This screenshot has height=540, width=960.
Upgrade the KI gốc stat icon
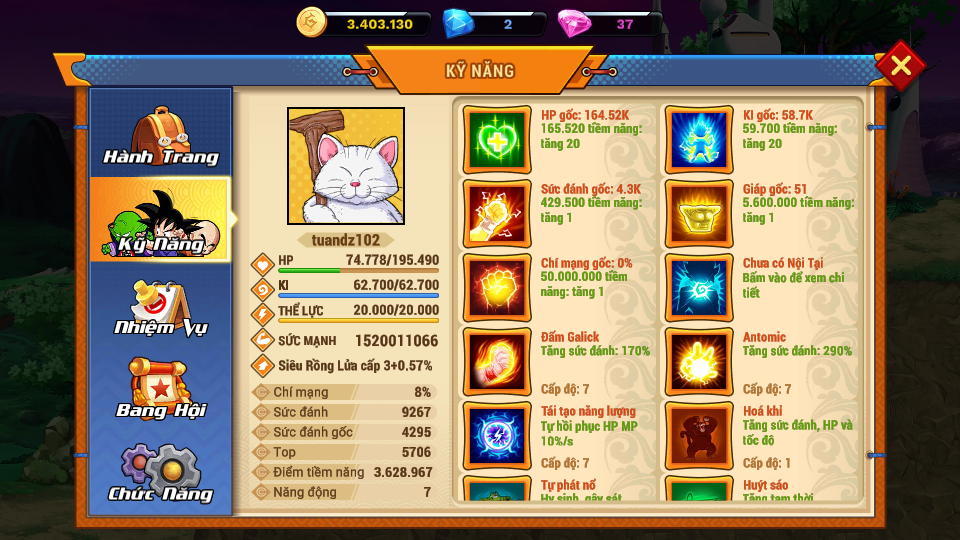(x=698, y=139)
